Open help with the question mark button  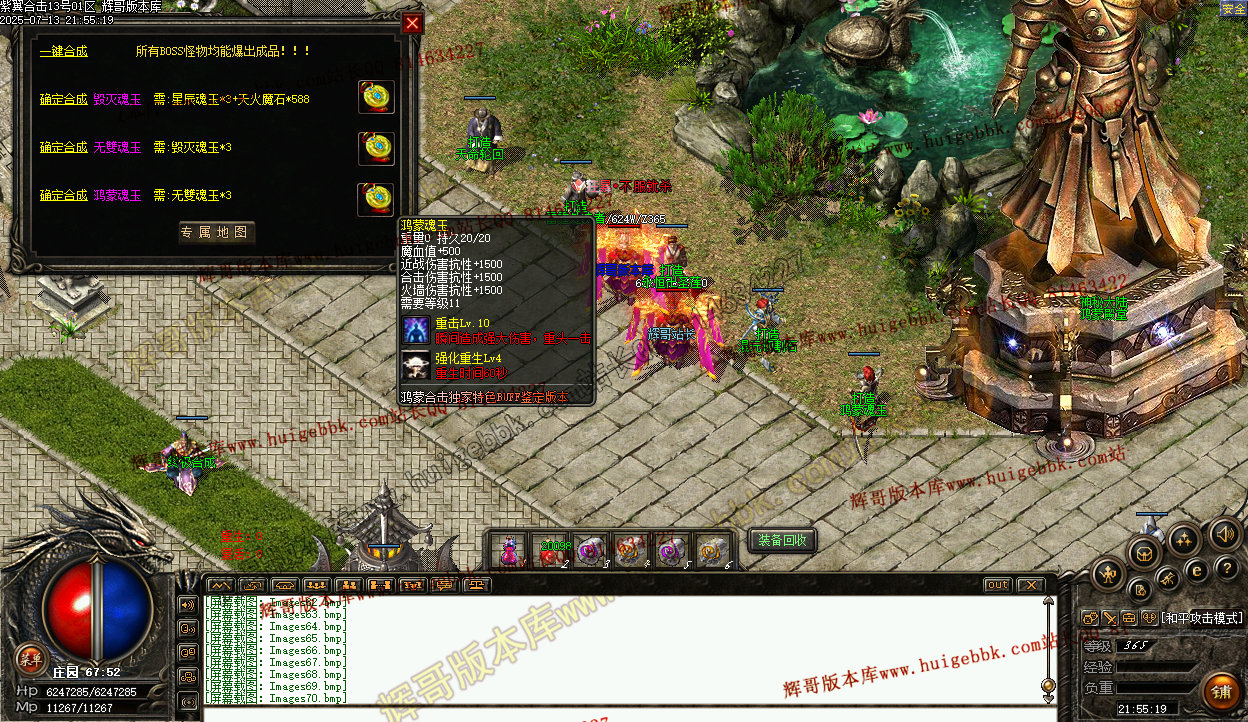tap(1227, 568)
